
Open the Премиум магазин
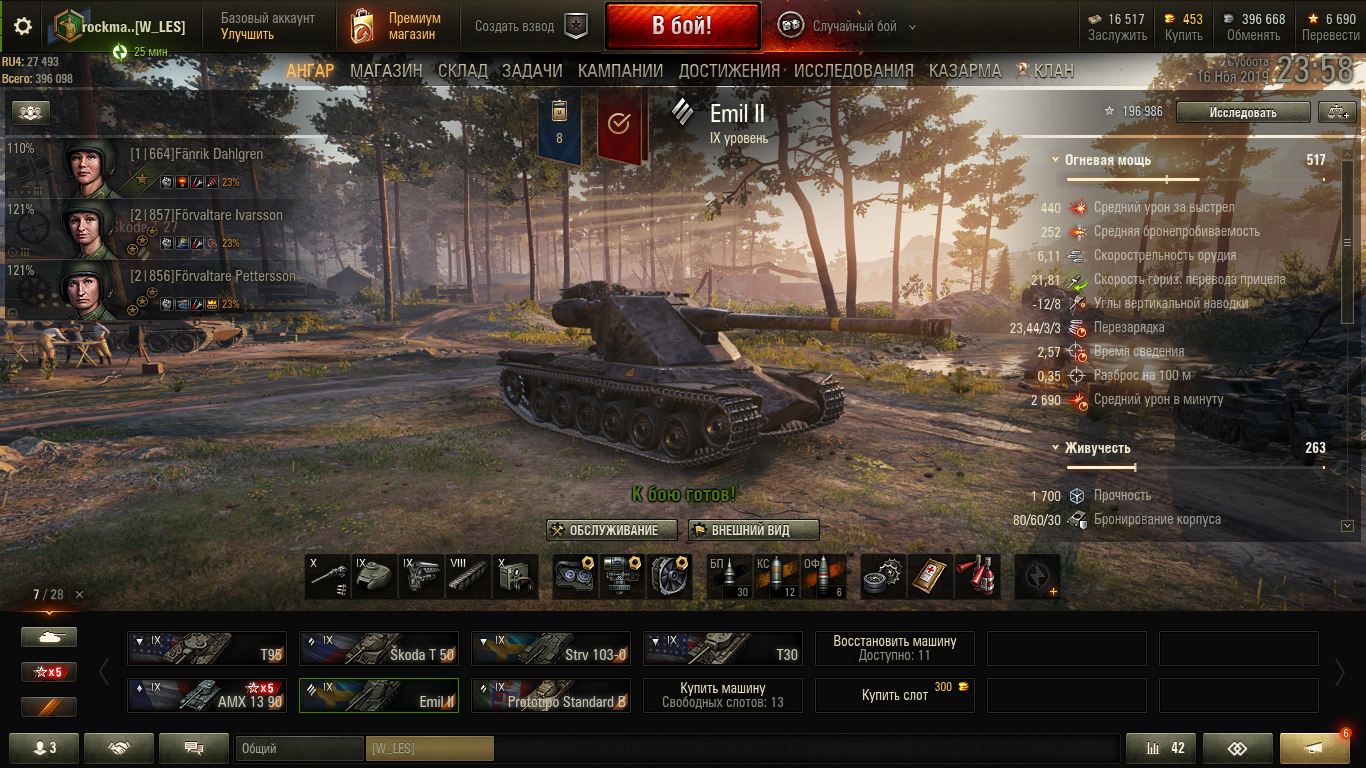(396, 27)
